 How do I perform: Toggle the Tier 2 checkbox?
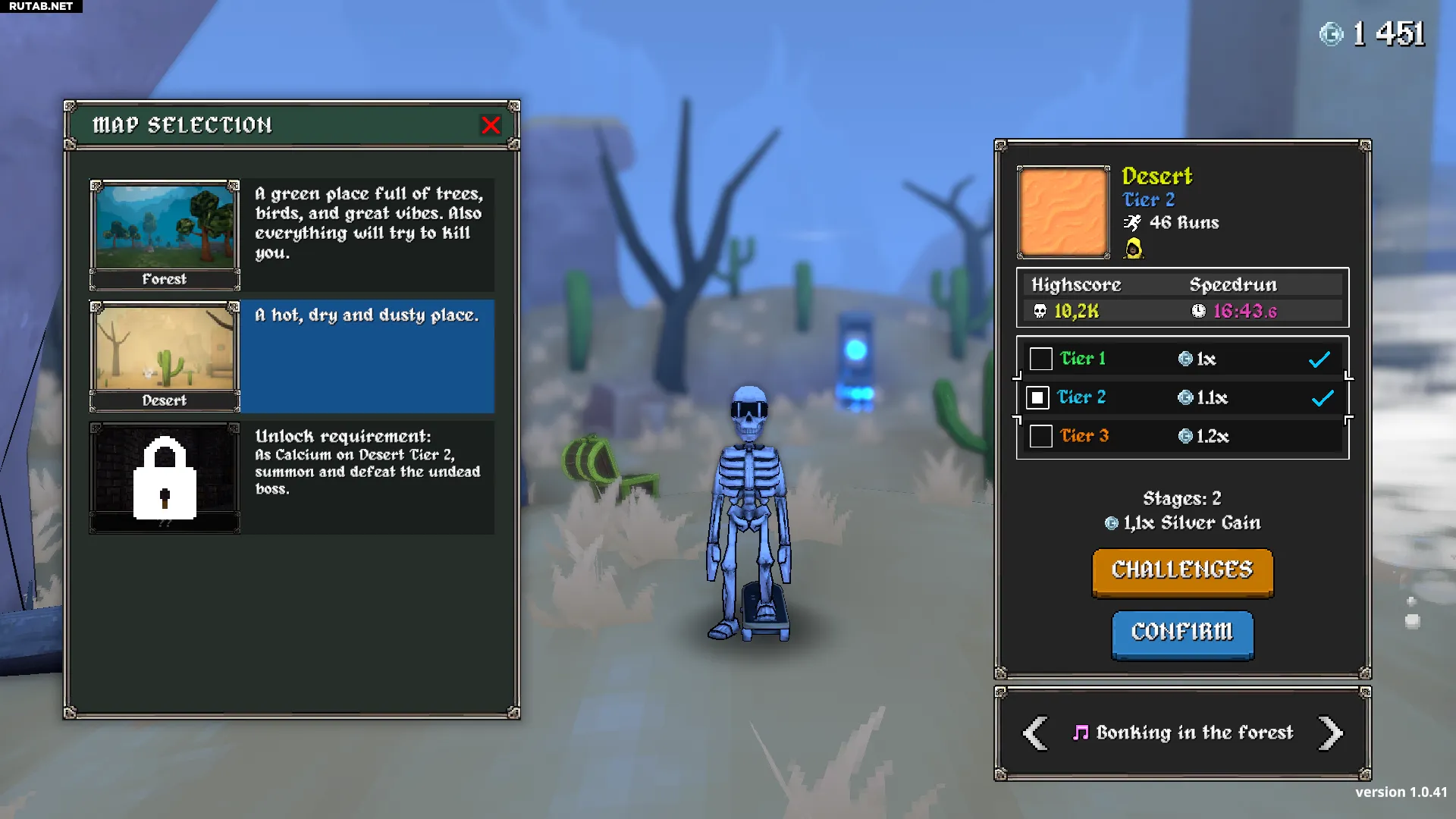1037,397
